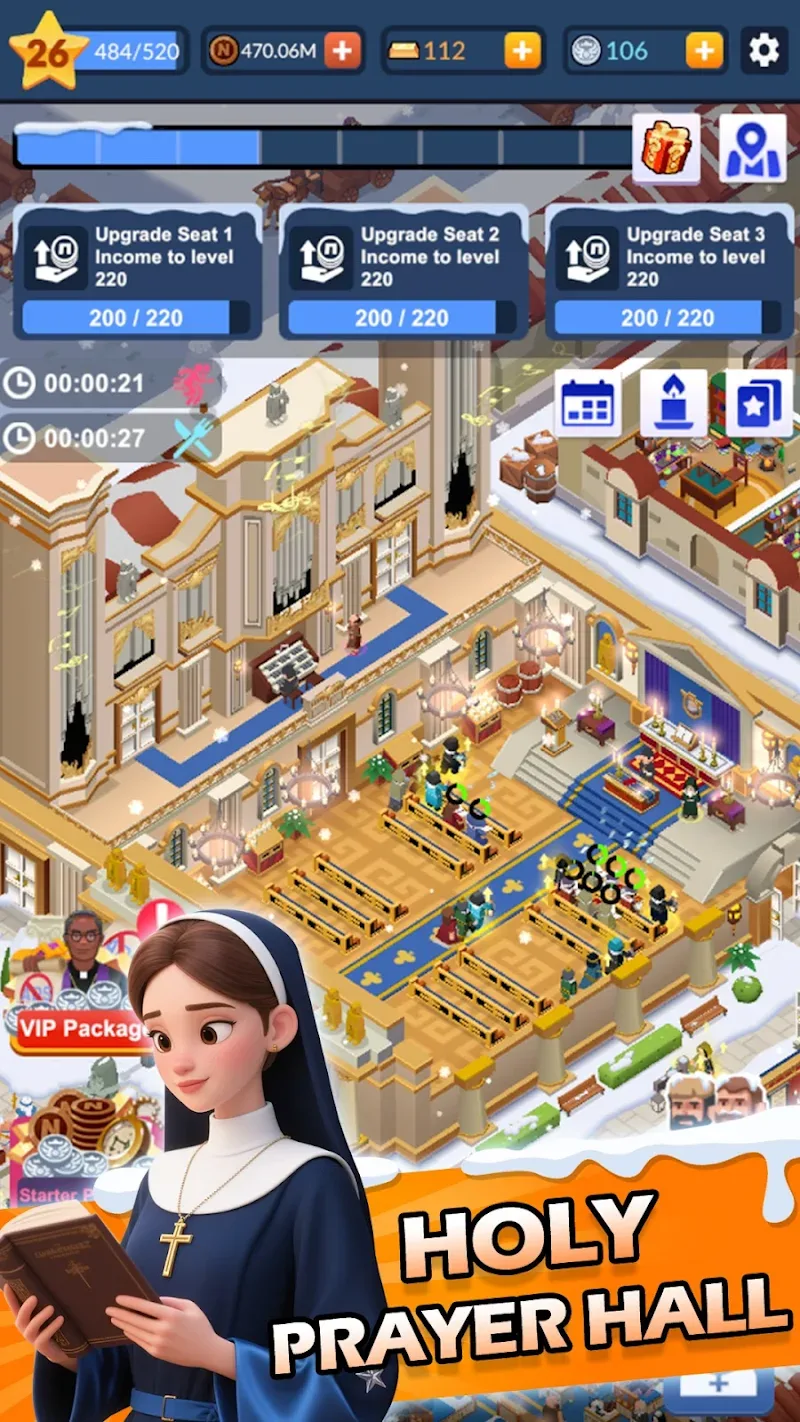
Task: Open the candle prayer icon
Action: [x=673, y=403]
